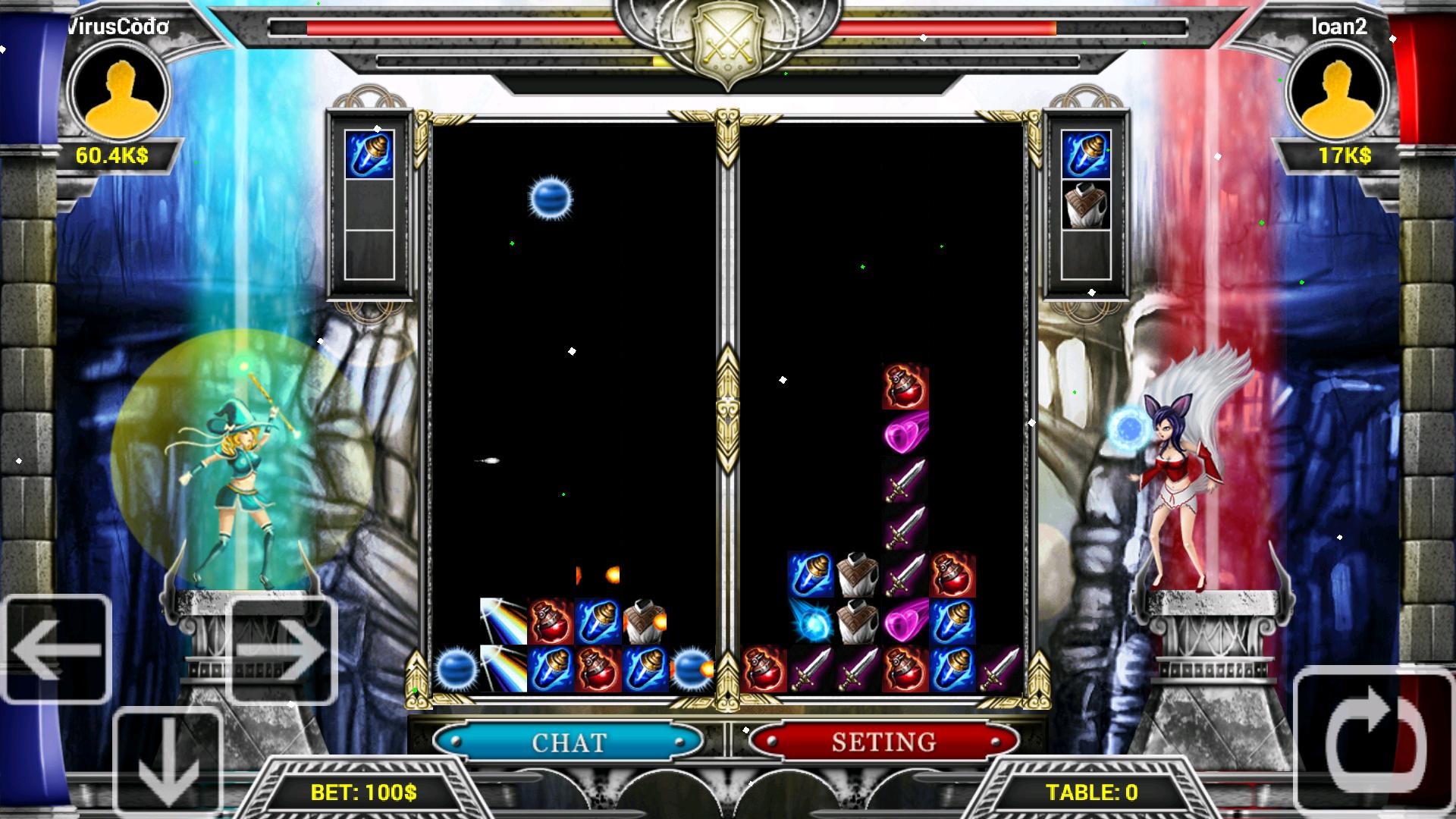Open the CHAT panel
The height and width of the screenshot is (819, 1456).
569,741
